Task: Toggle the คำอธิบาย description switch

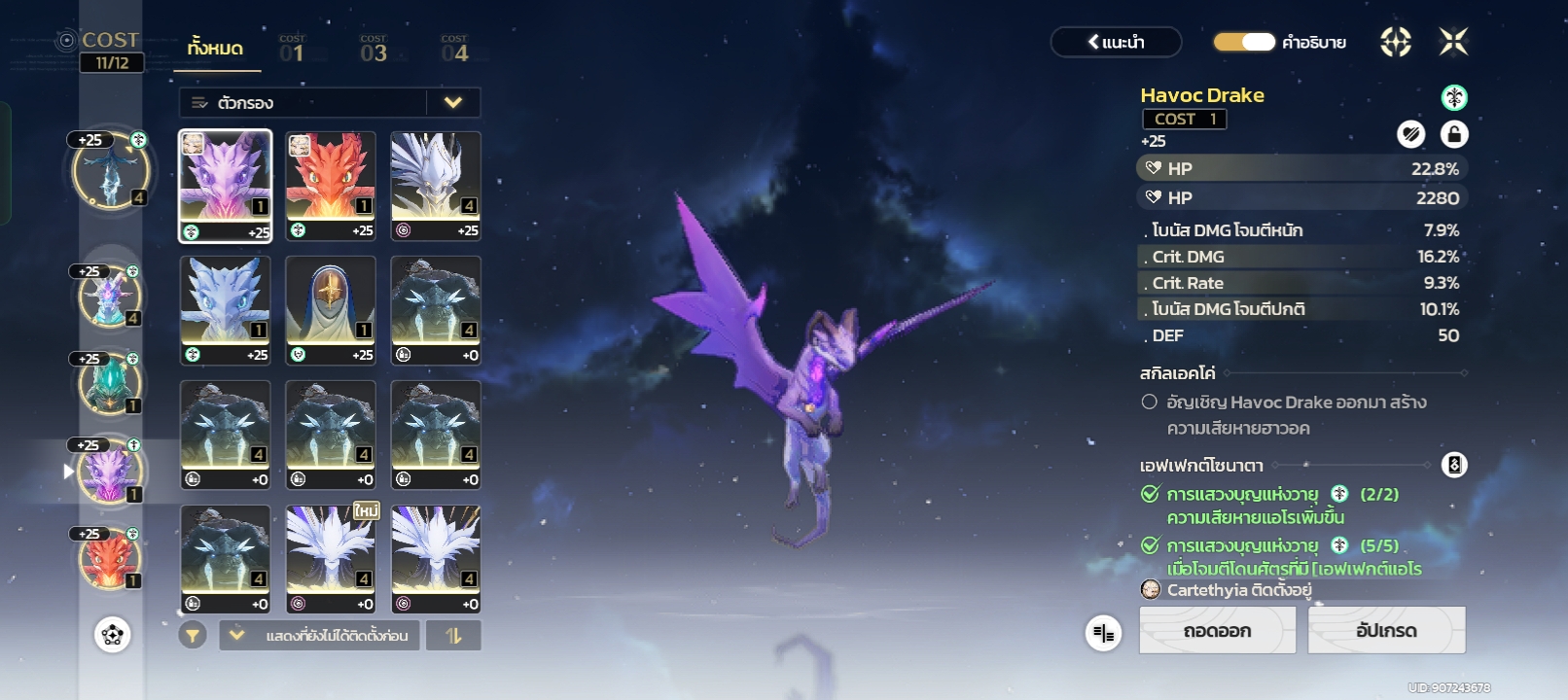Action: (1244, 42)
